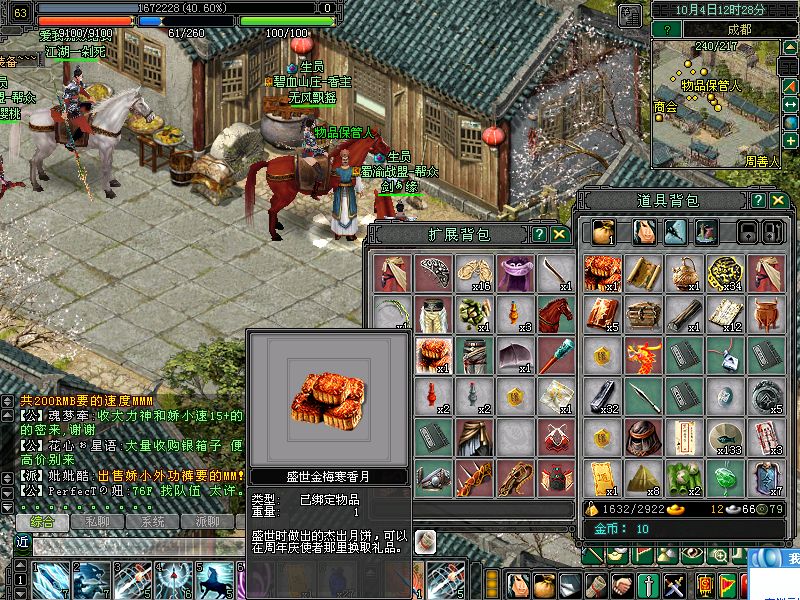Switch to the 综合 chat tab
This screenshot has height=600, width=800.
41,522
